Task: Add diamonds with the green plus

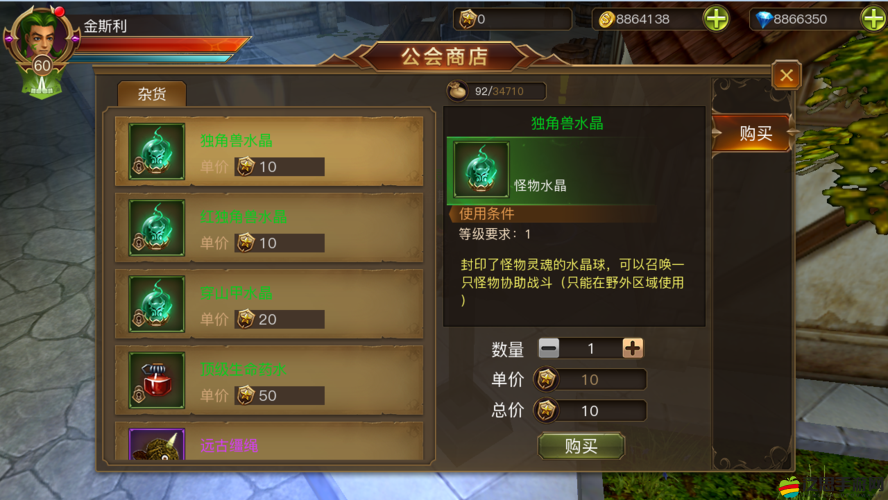Action: 873,19
